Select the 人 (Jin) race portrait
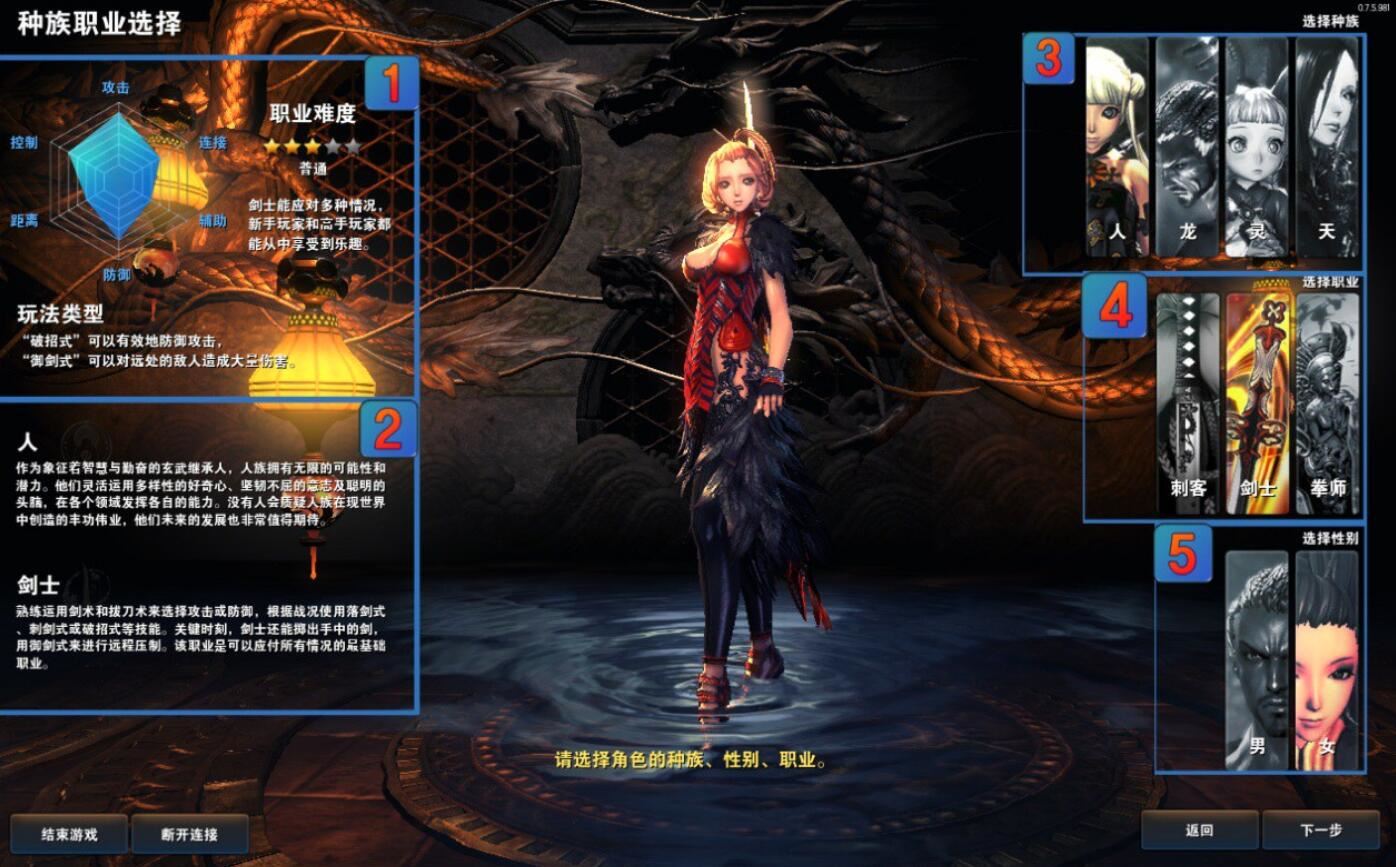This screenshot has height=867, width=1396. [1117, 147]
